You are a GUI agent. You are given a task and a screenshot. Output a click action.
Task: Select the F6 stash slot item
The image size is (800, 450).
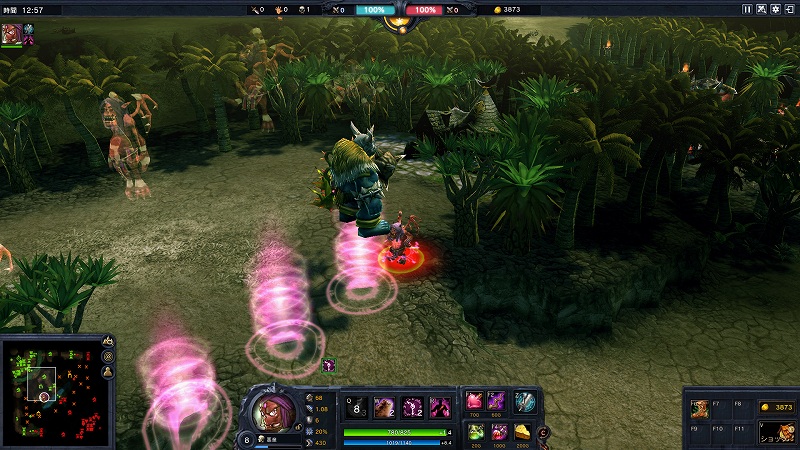699,408
